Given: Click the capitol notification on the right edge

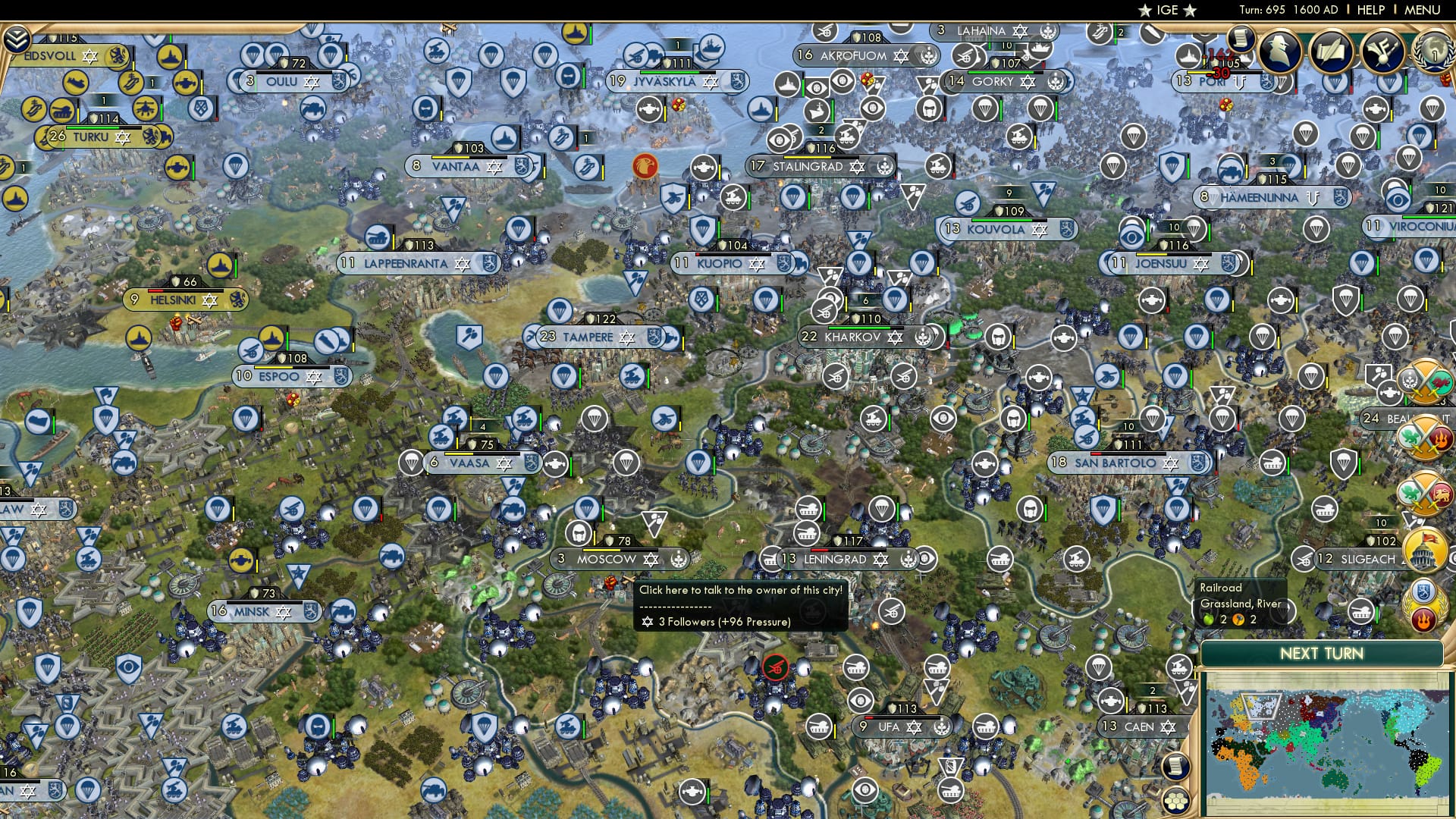Looking at the screenshot, I should coord(1423,548).
